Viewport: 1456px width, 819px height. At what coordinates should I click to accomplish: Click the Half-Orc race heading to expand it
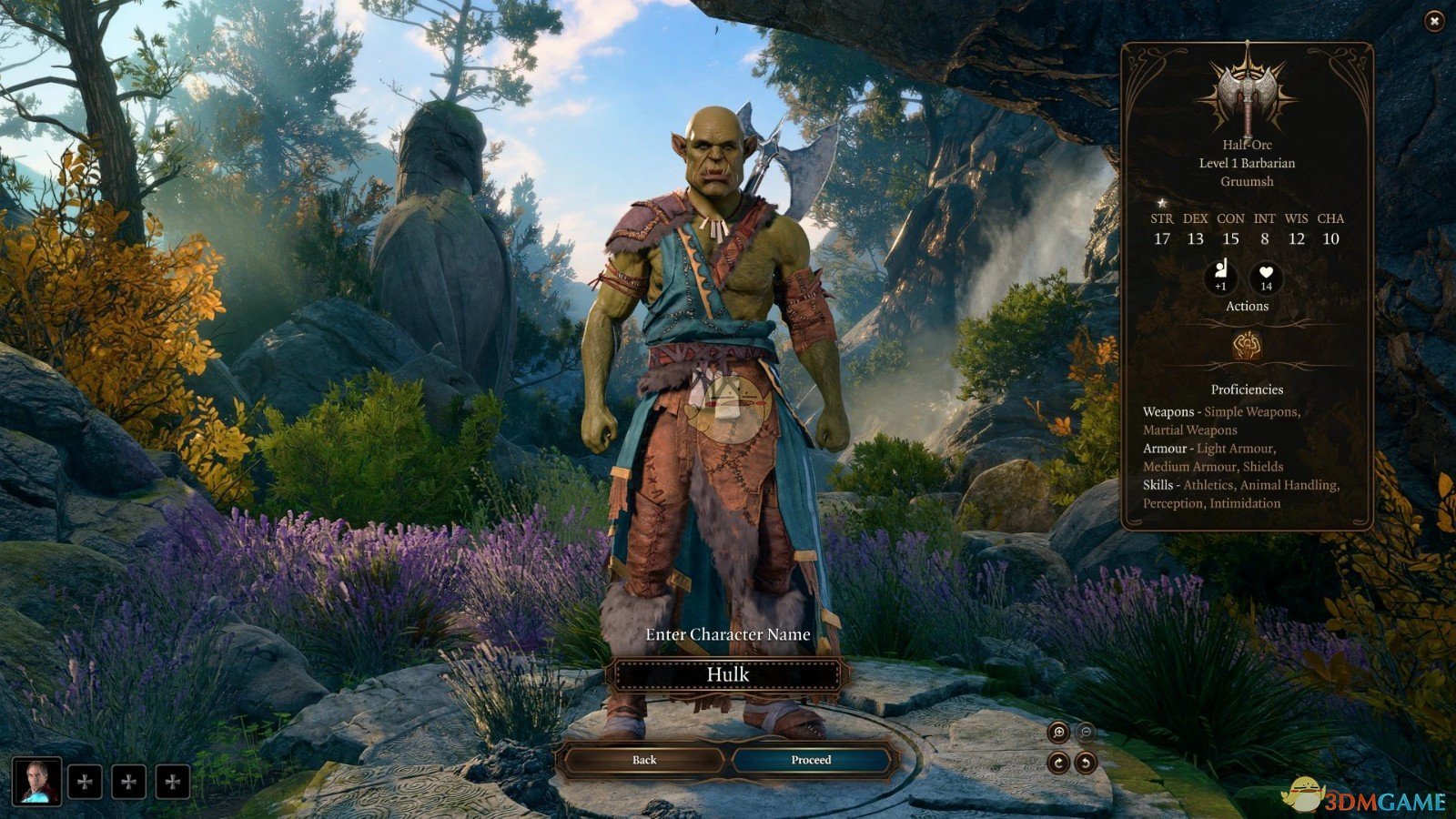coord(1248,145)
